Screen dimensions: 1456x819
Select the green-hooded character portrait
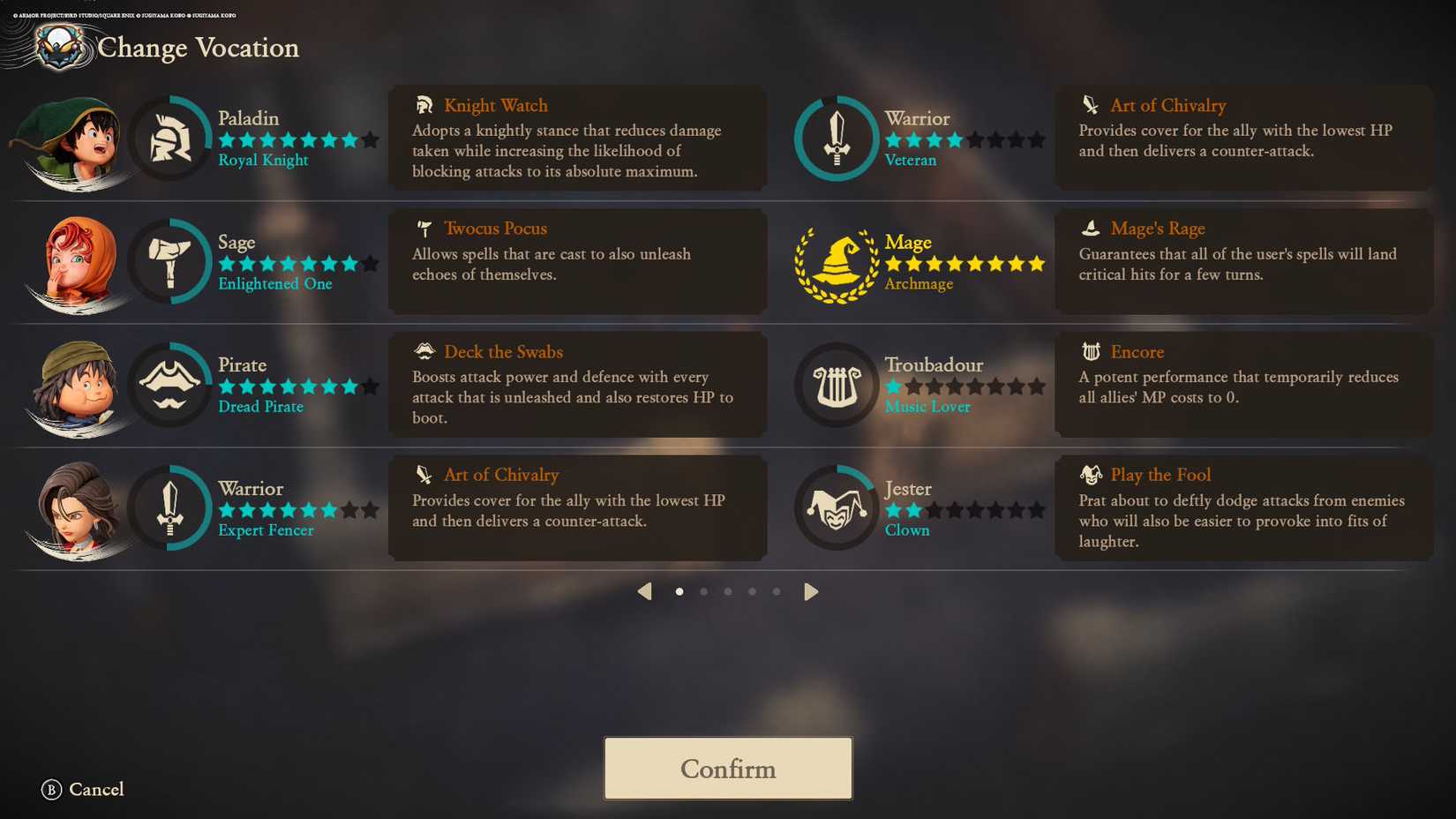74,141
